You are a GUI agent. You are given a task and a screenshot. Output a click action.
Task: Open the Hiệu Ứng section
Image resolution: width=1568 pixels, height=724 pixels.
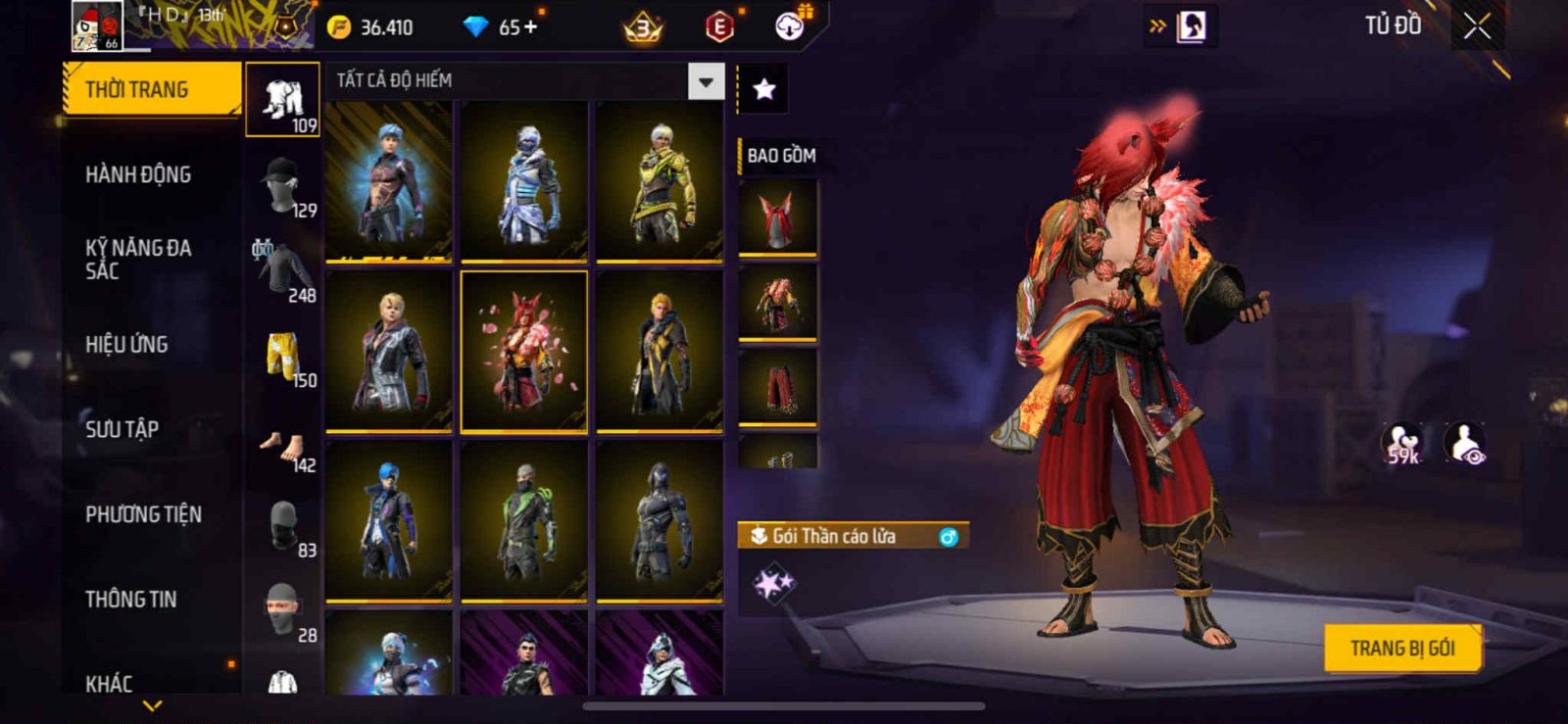126,345
